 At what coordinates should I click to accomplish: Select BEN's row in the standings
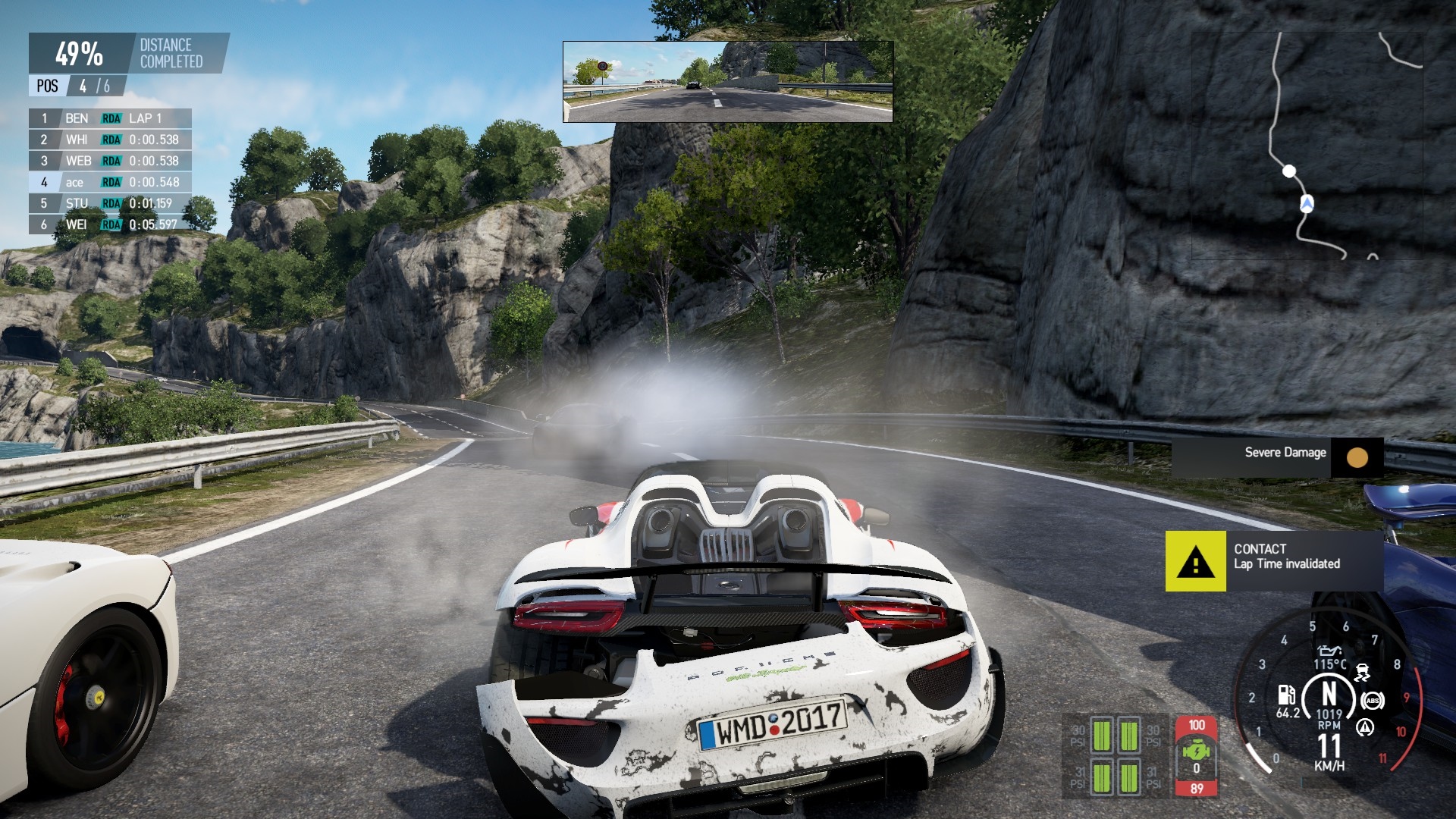pos(110,118)
